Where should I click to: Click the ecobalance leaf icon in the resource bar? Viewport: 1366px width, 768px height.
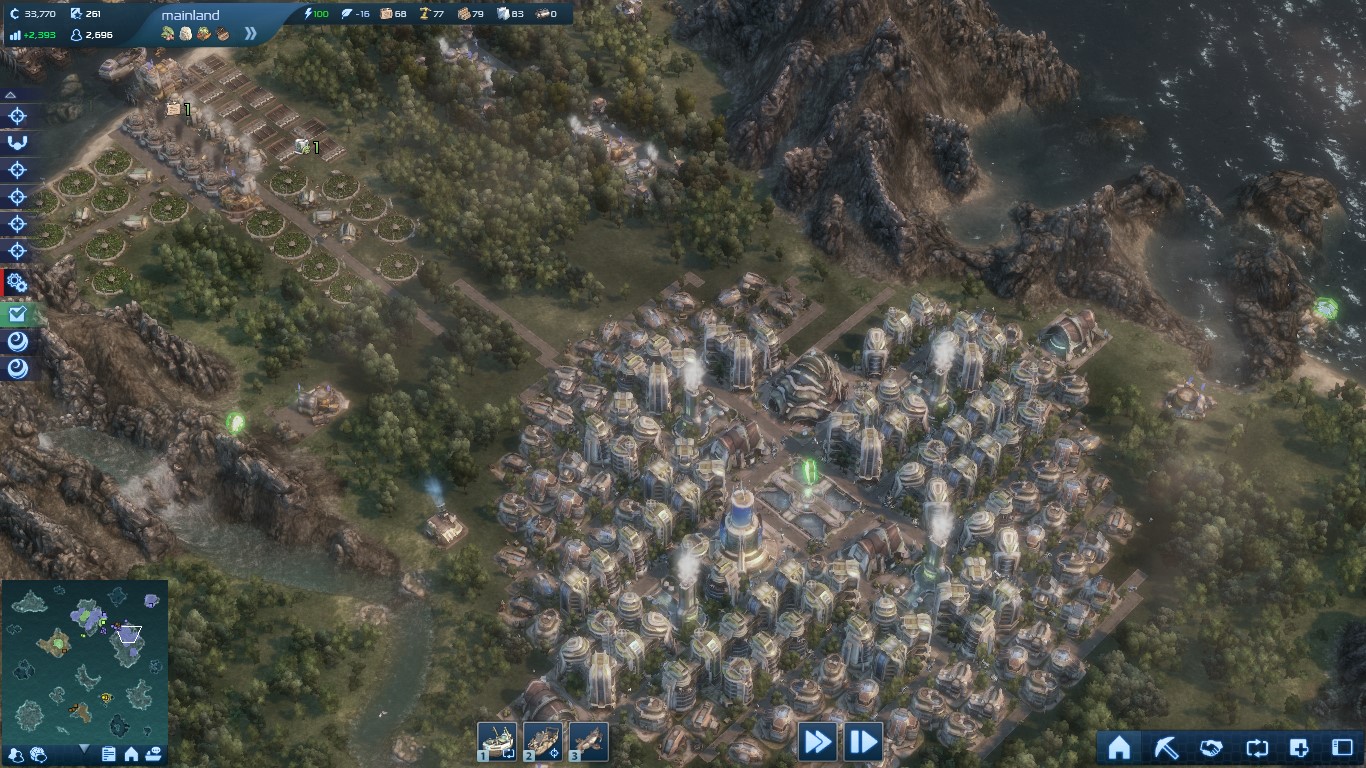345,14
